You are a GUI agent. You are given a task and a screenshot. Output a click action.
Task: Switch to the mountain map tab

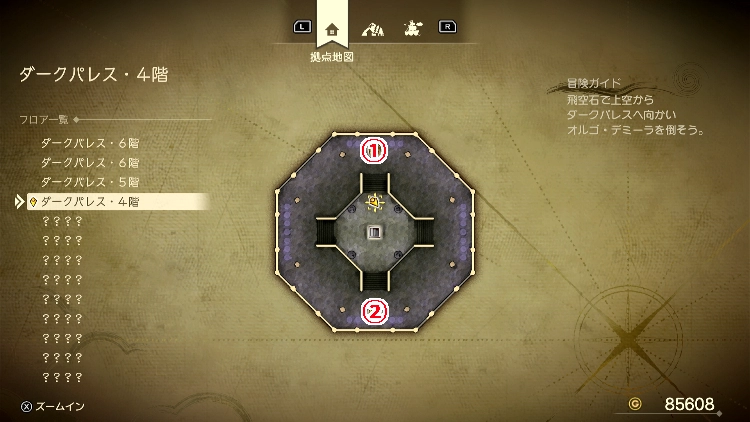[x=372, y=28]
